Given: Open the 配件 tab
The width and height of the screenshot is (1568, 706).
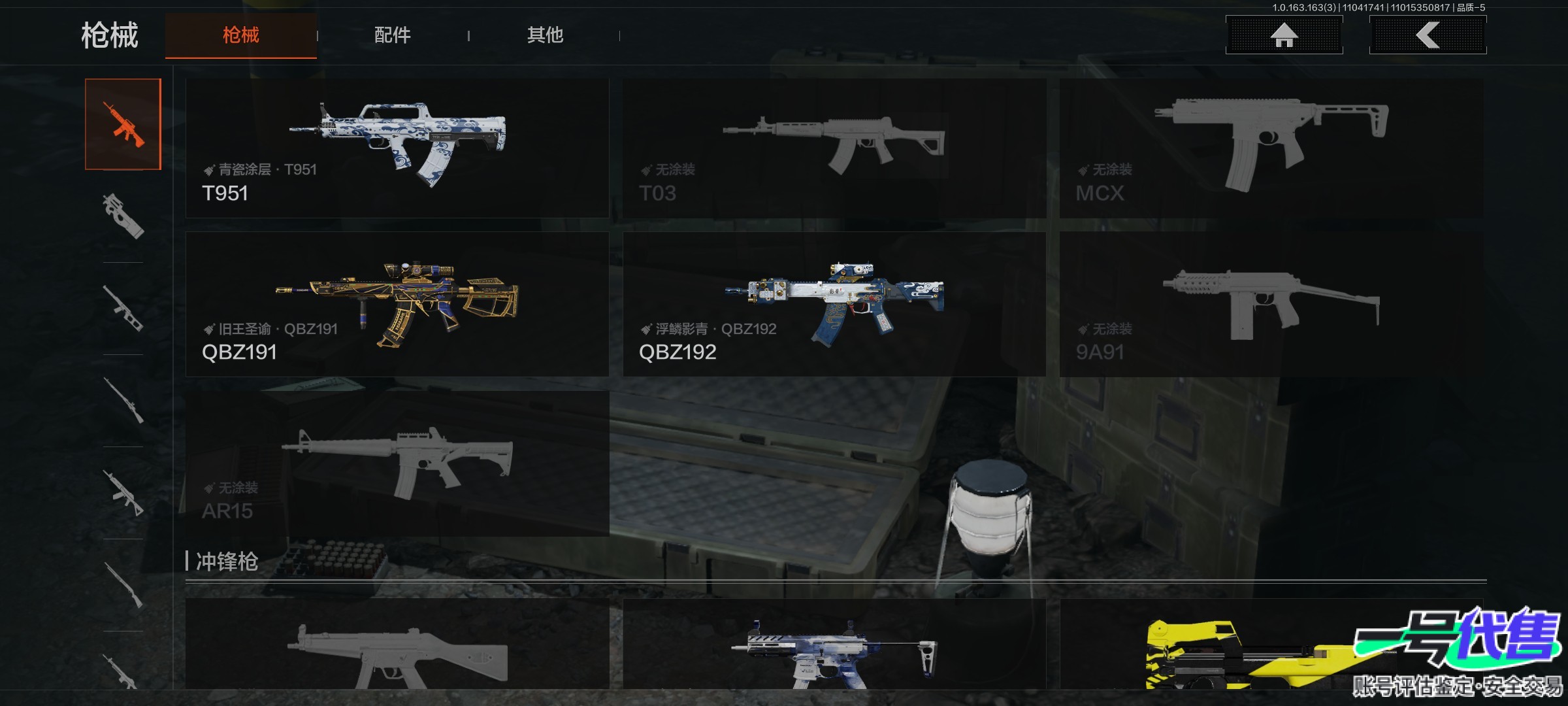Looking at the screenshot, I should tap(392, 35).
